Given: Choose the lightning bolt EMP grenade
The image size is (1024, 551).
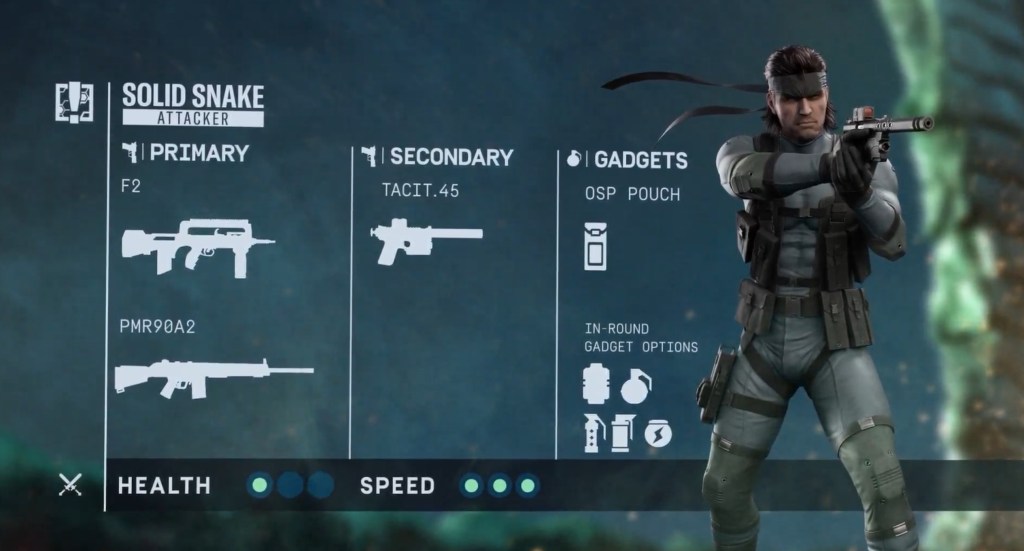Looking at the screenshot, I should 658,433.
